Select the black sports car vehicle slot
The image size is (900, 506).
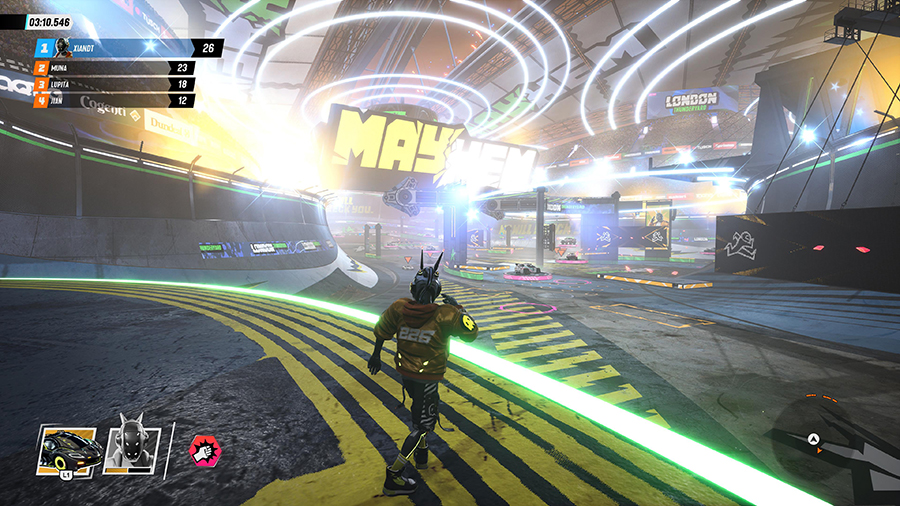68,451
